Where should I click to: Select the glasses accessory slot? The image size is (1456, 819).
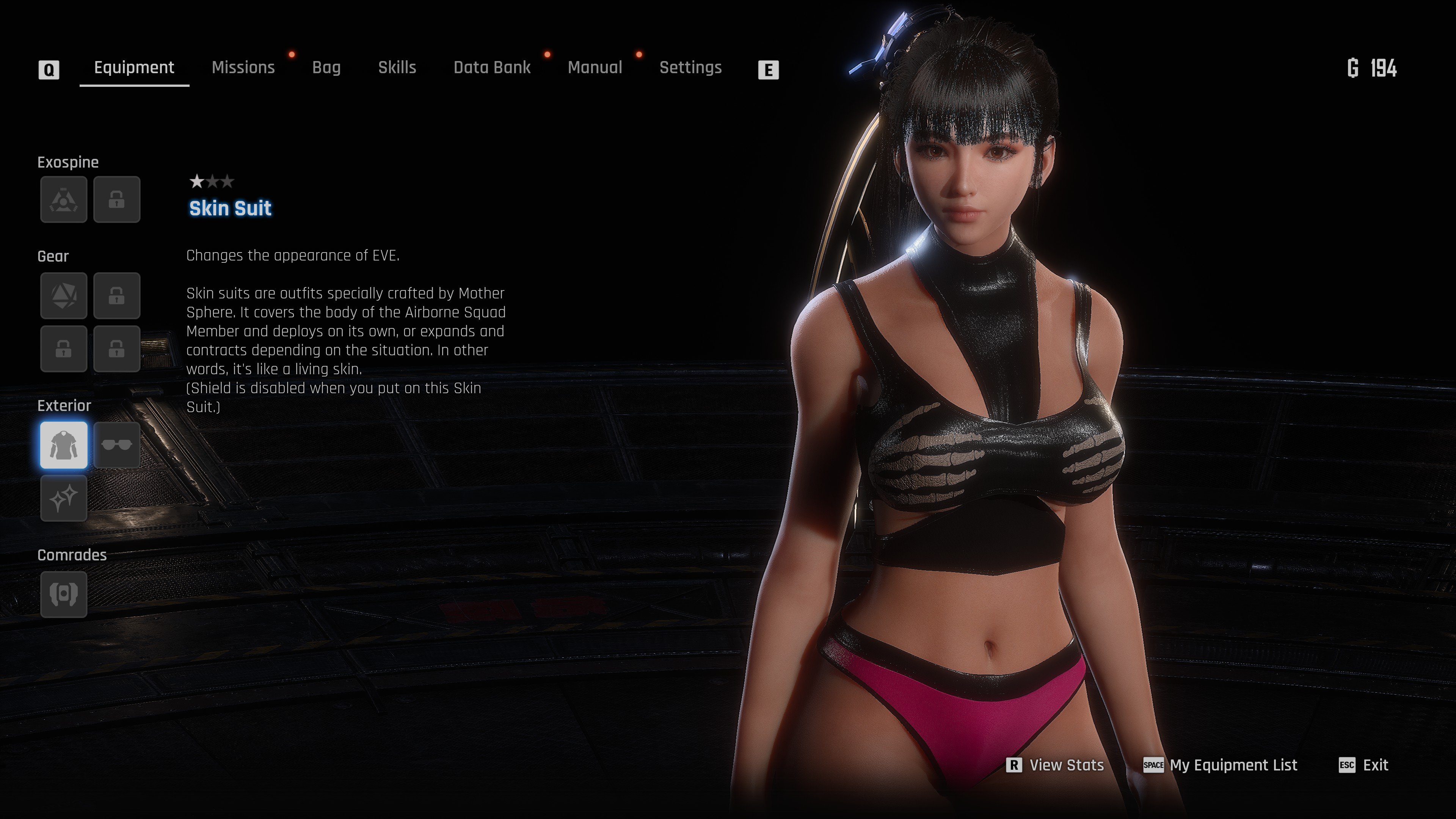(116, 446)
